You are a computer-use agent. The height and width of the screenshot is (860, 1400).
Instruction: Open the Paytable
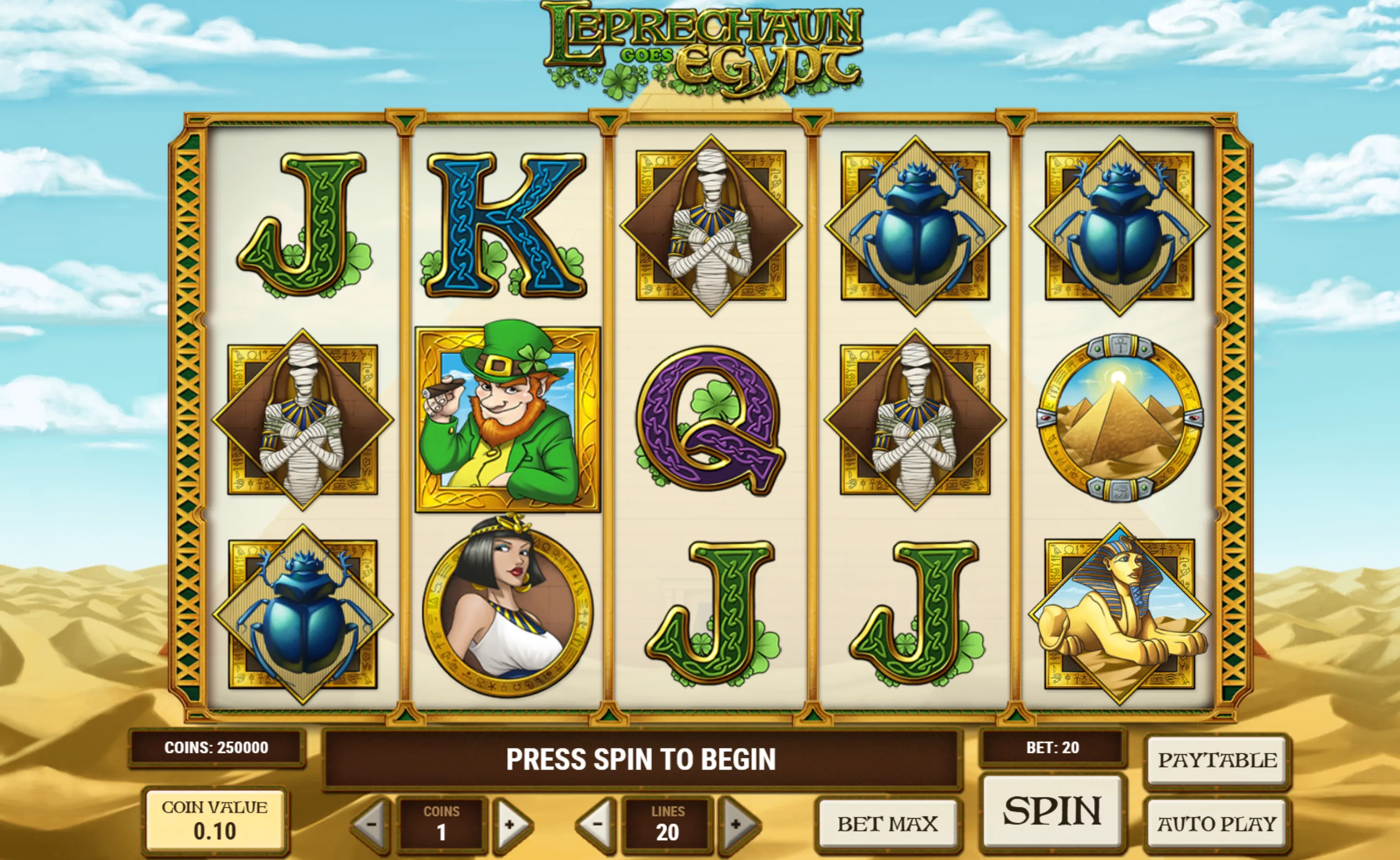tap(1217, 760)
